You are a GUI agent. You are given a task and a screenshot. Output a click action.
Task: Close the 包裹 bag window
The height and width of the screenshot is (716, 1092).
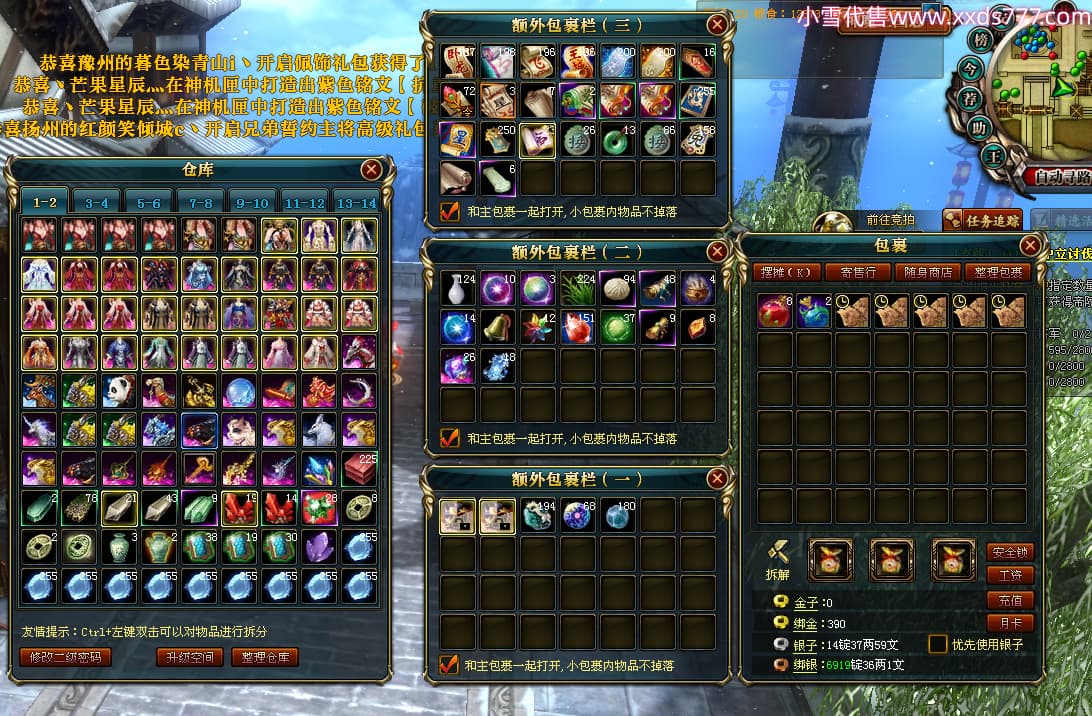coord(1030,245)
